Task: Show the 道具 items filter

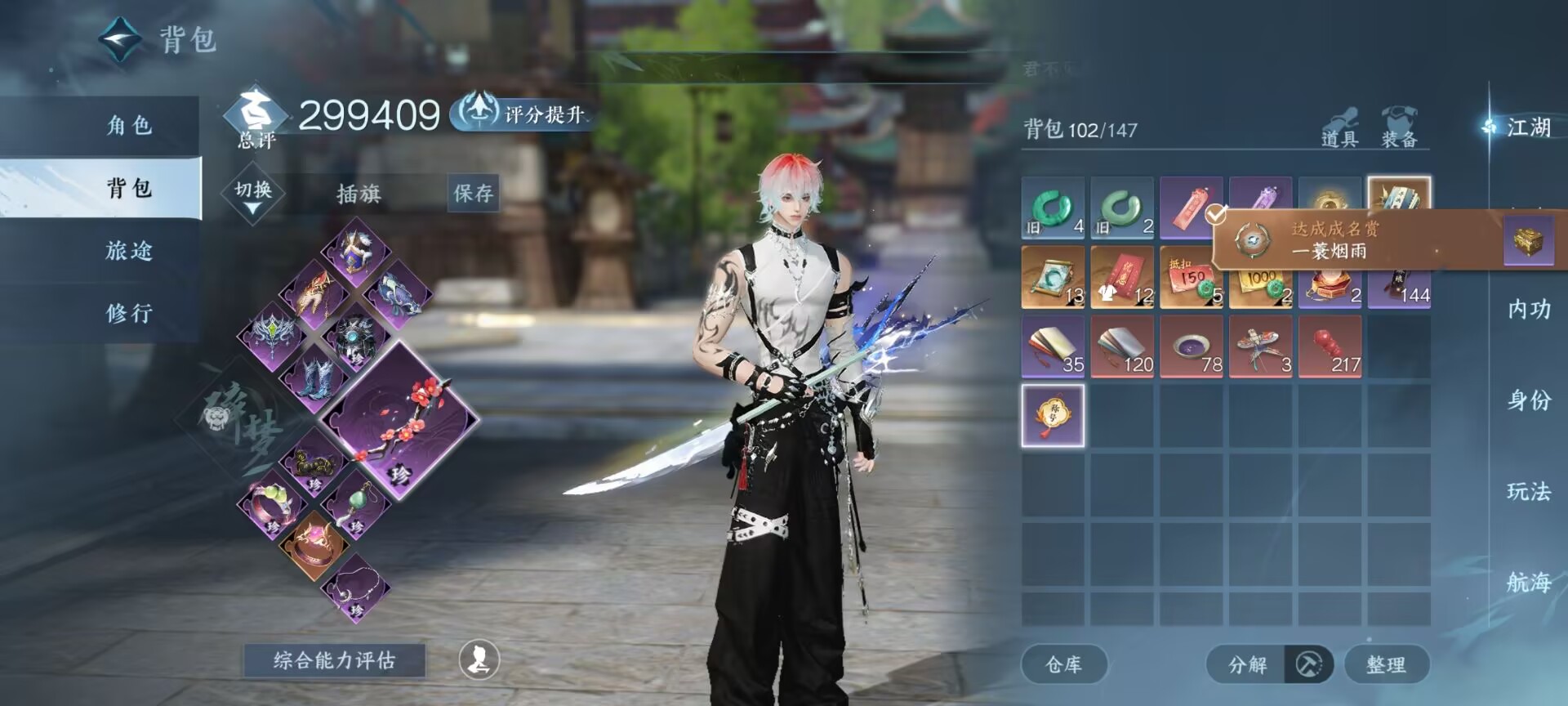Action: tap(1340, 128)
